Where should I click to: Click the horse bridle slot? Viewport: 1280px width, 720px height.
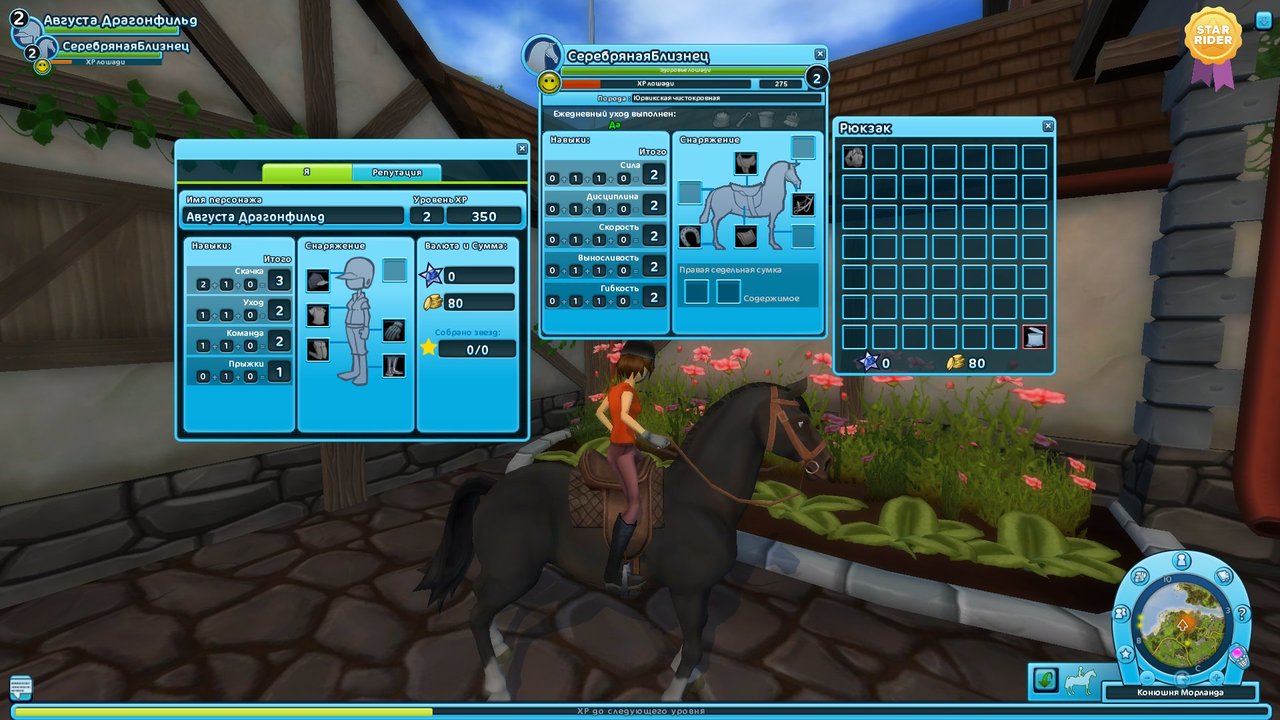pyautogui.click(x=802, y=205)
